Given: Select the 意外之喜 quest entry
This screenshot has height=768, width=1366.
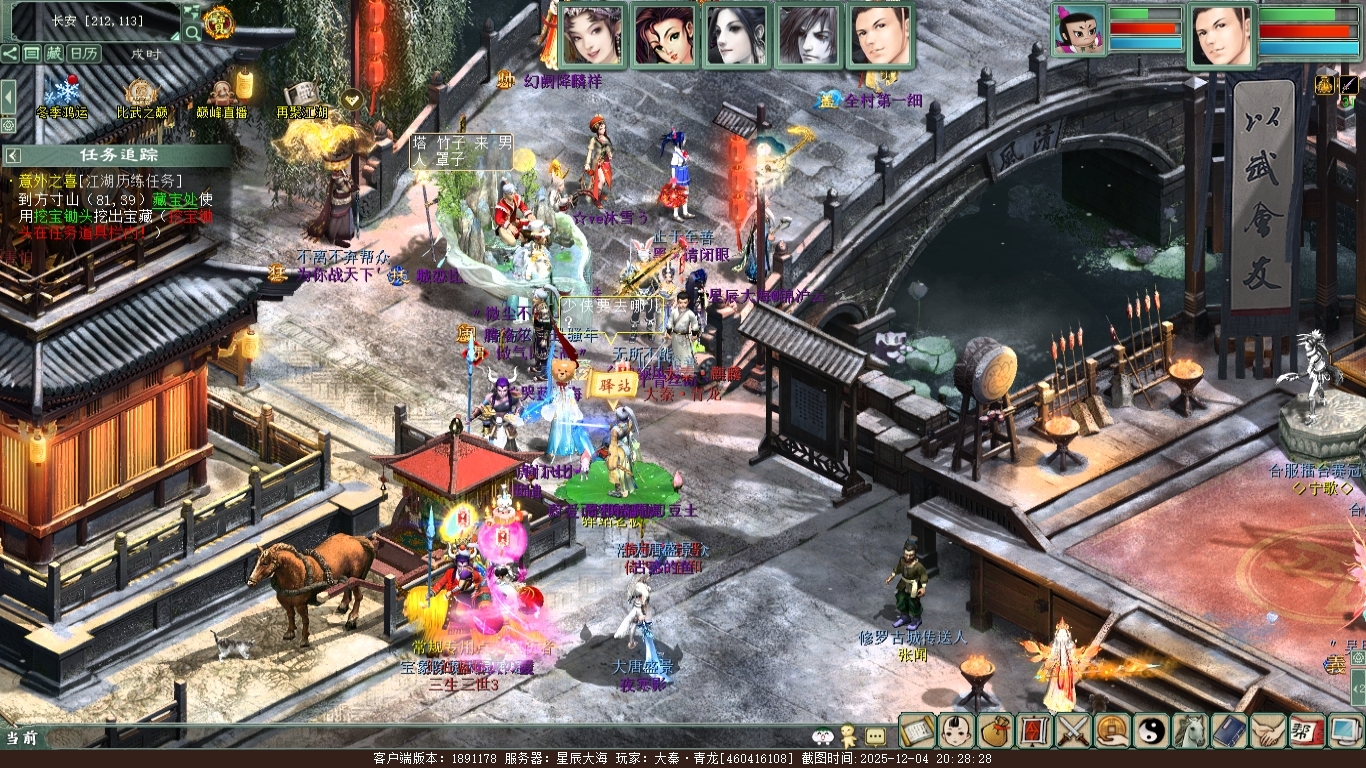Looking at the screenshot, I should coord(54,181).
